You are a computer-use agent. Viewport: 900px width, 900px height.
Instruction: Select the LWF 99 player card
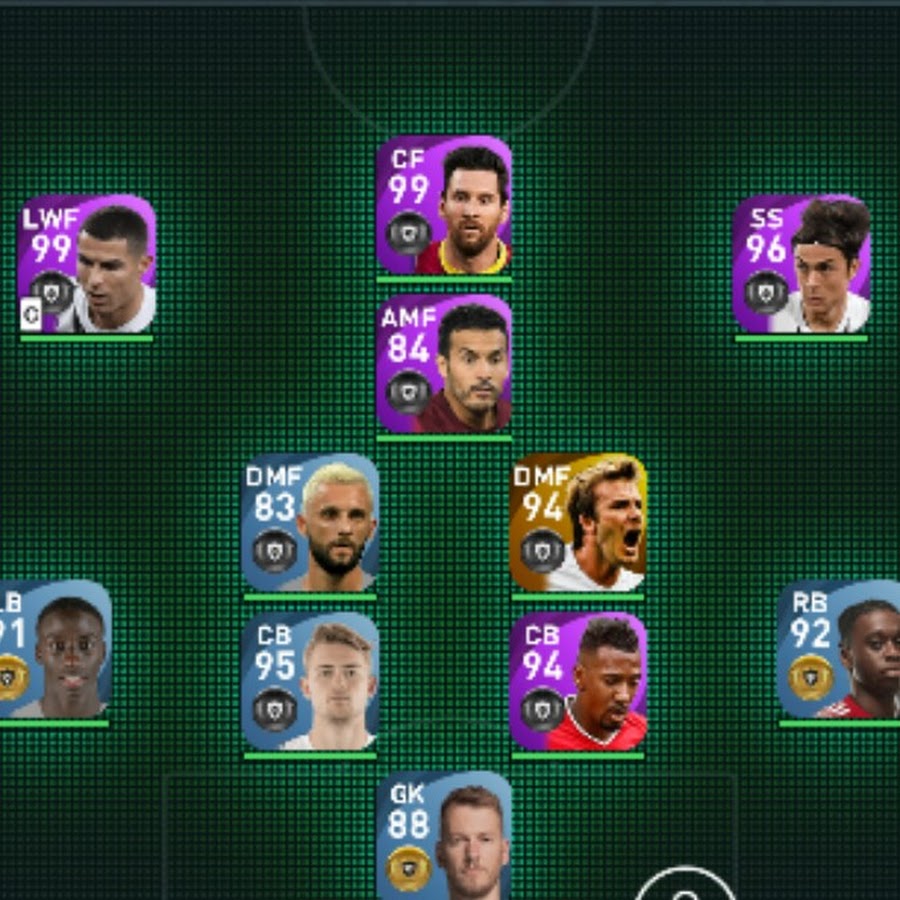pyautogui.click(x=87, y=265)
